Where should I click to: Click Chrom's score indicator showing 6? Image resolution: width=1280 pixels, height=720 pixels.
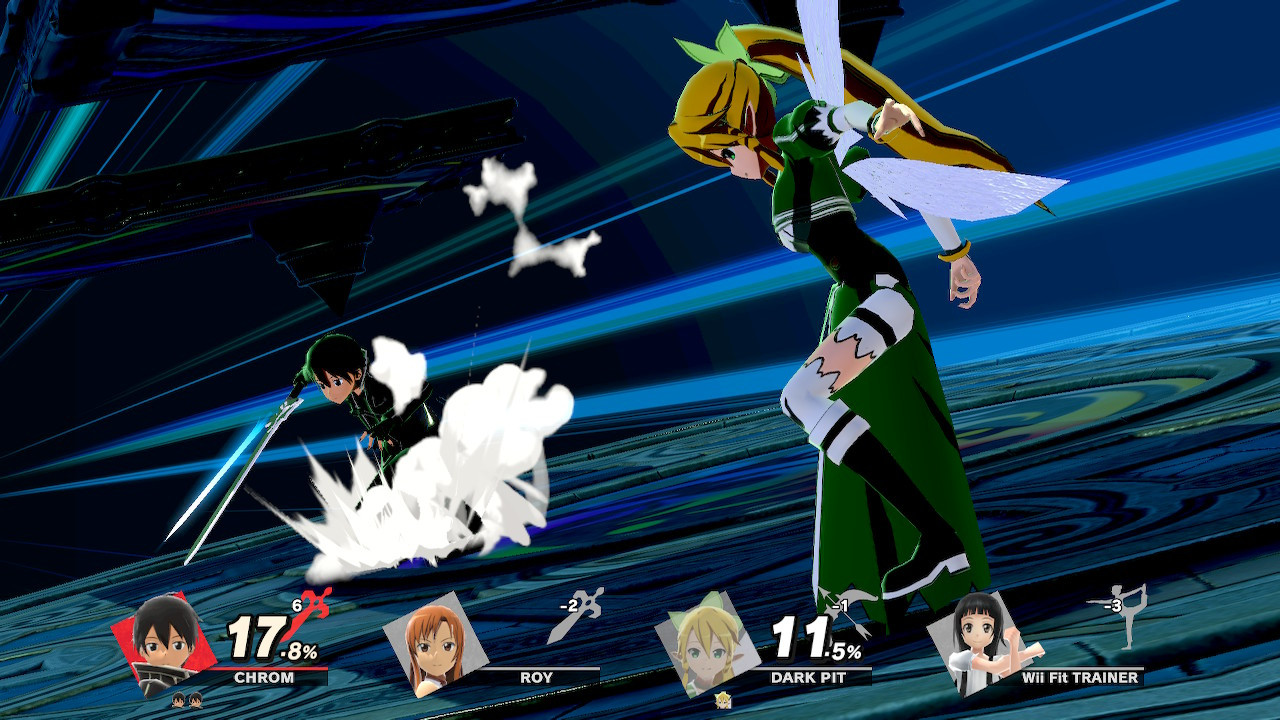[296, 606]
